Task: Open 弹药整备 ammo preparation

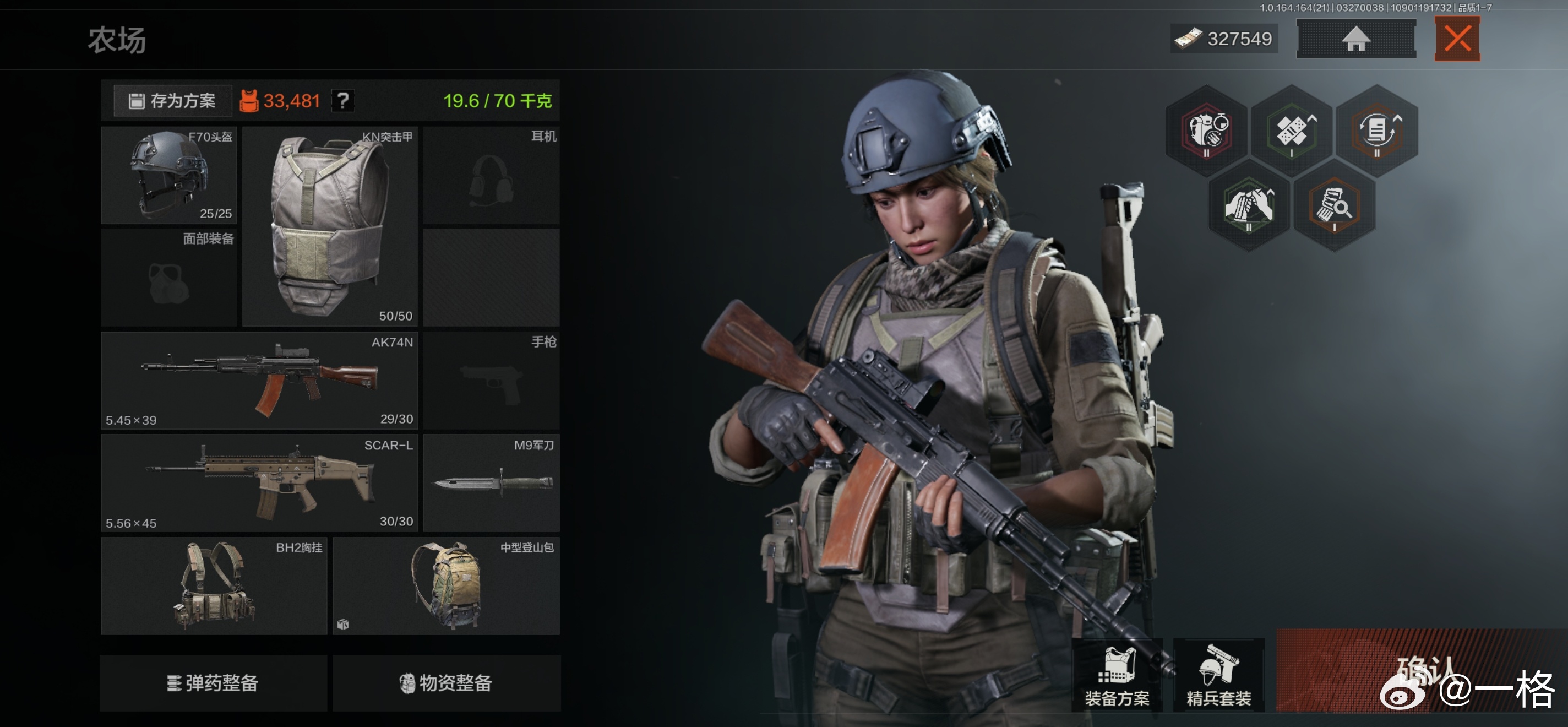Action: [213, 682]
